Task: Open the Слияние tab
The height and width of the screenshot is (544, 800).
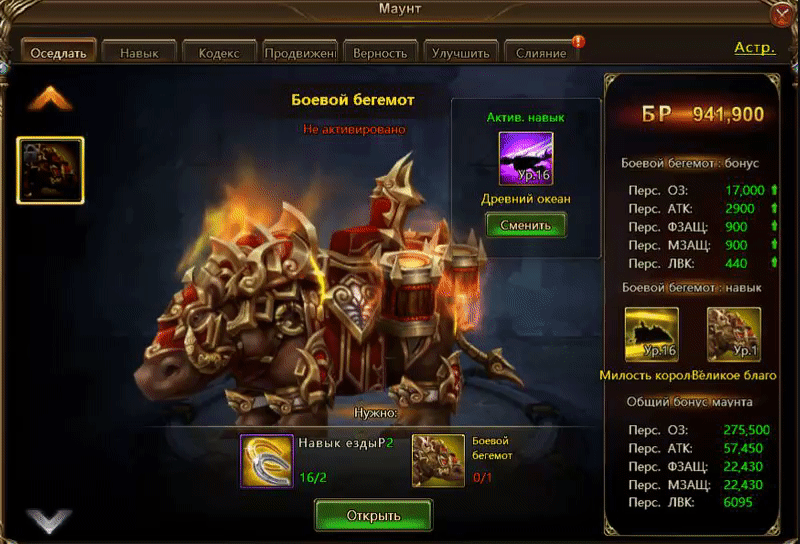Action: pyautogui.click(x=542, y=52)
